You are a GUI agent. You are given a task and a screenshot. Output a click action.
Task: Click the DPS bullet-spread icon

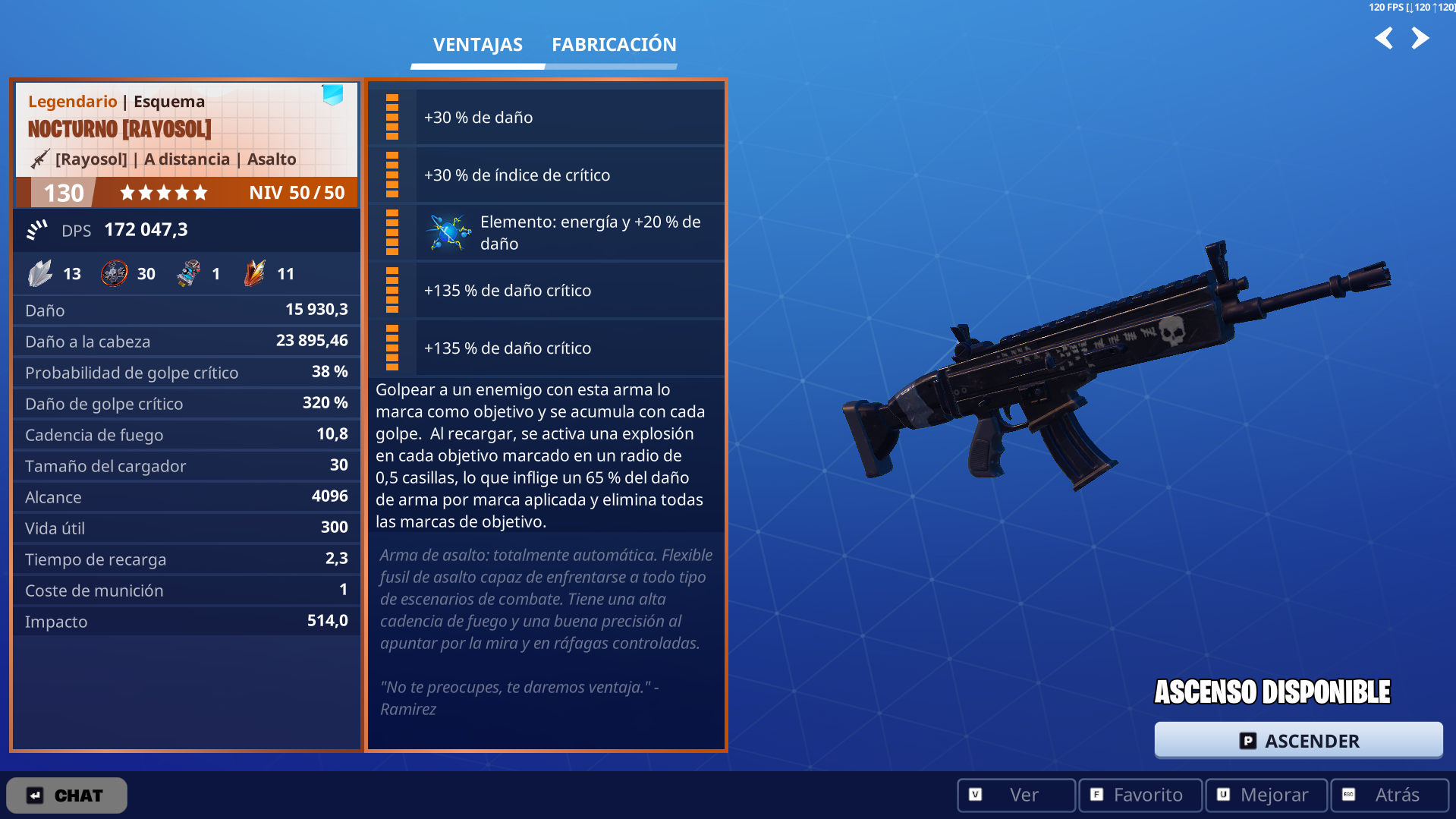tap(36, 229)
